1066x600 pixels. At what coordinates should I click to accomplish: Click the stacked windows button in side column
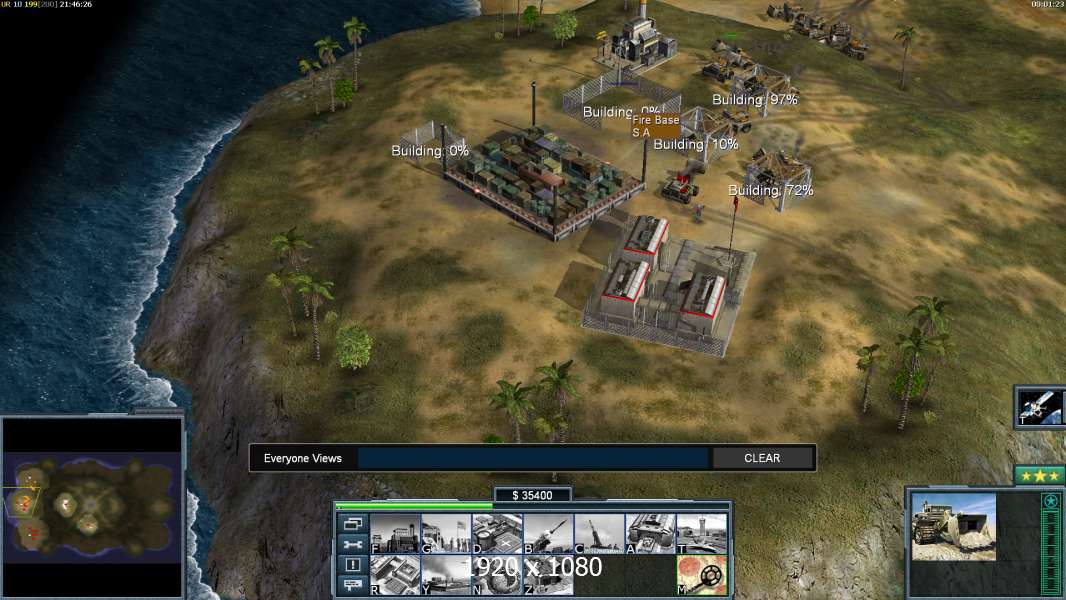coord(352,523)
